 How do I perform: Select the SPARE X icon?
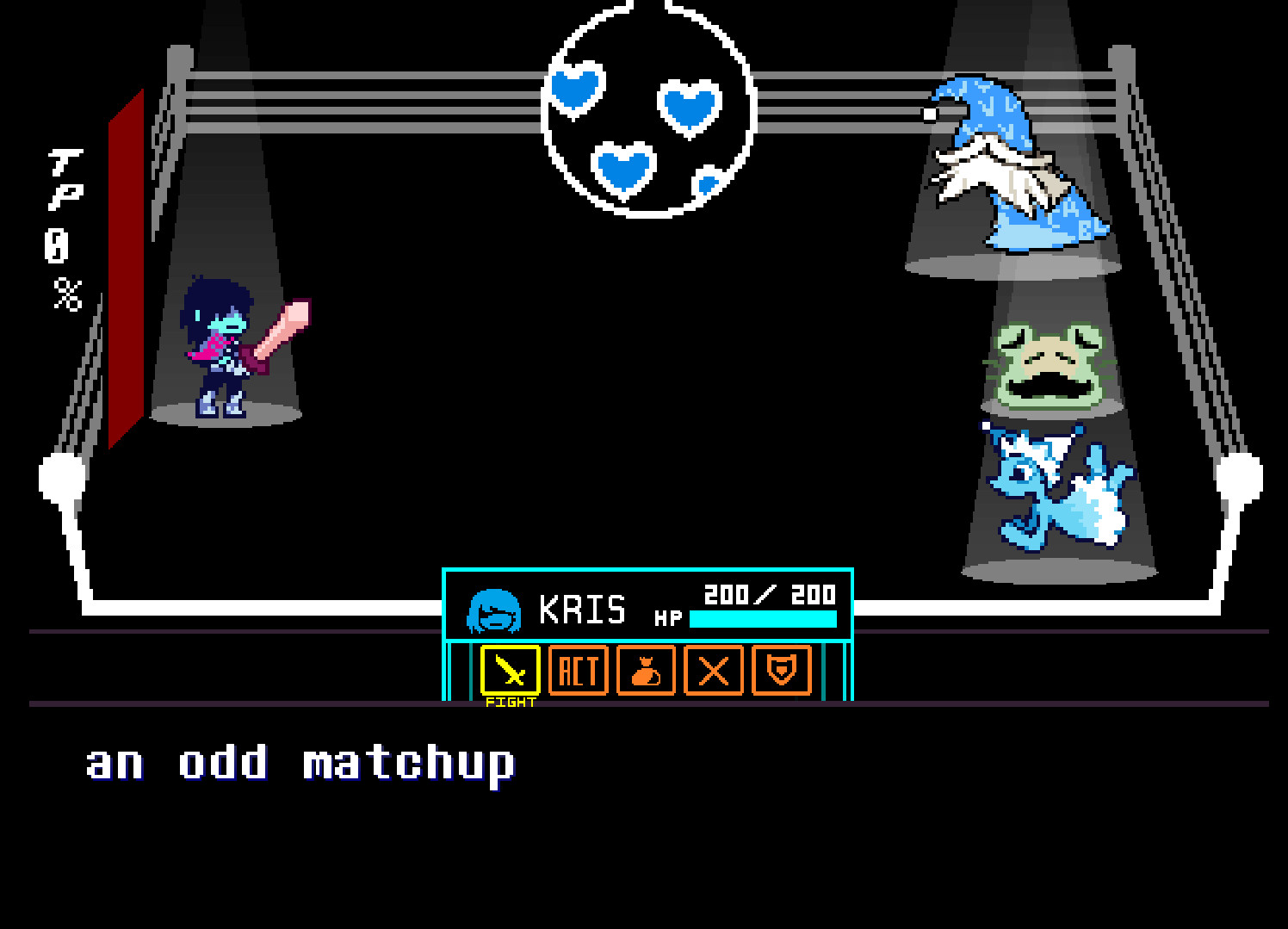pos(713,672)
